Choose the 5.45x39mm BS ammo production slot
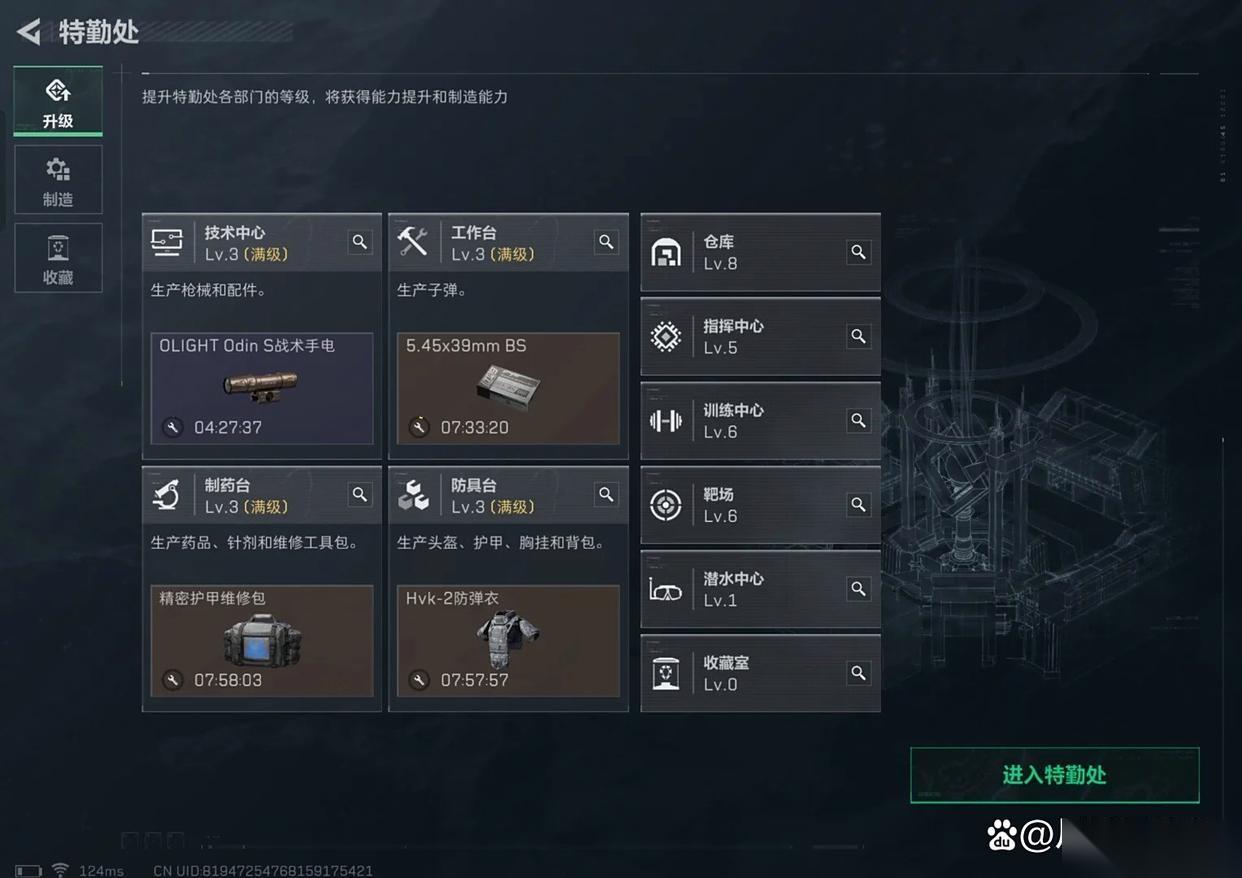1242x878 pixels. [x=508, y=388]
